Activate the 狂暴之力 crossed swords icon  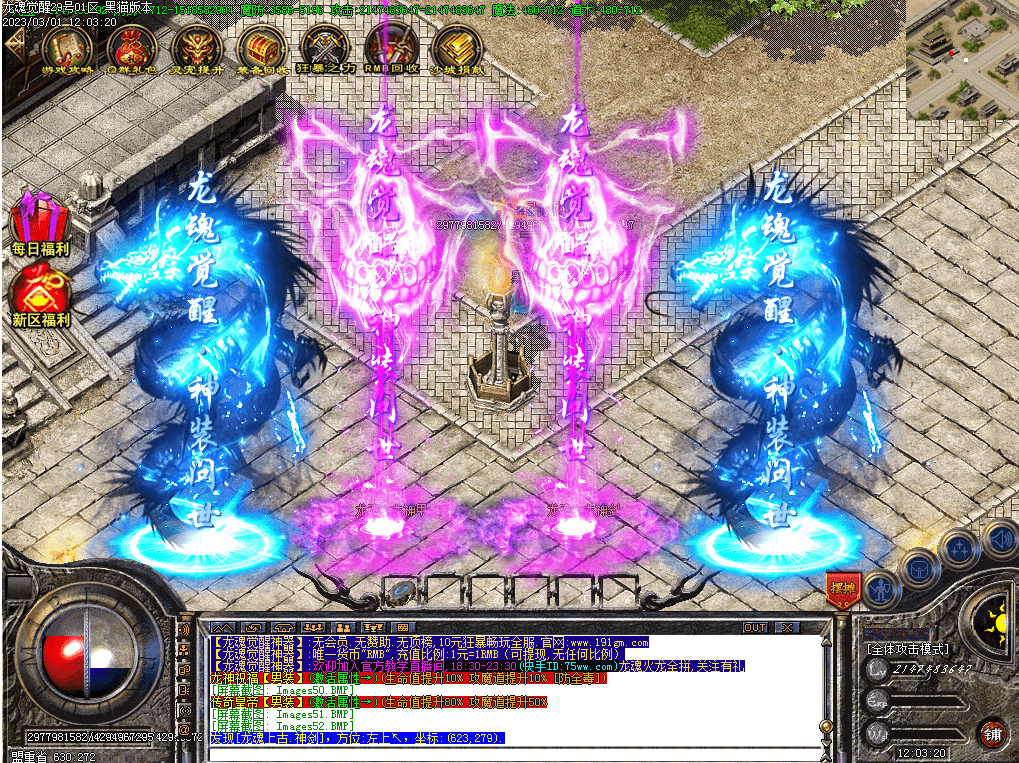click(326, 47)
